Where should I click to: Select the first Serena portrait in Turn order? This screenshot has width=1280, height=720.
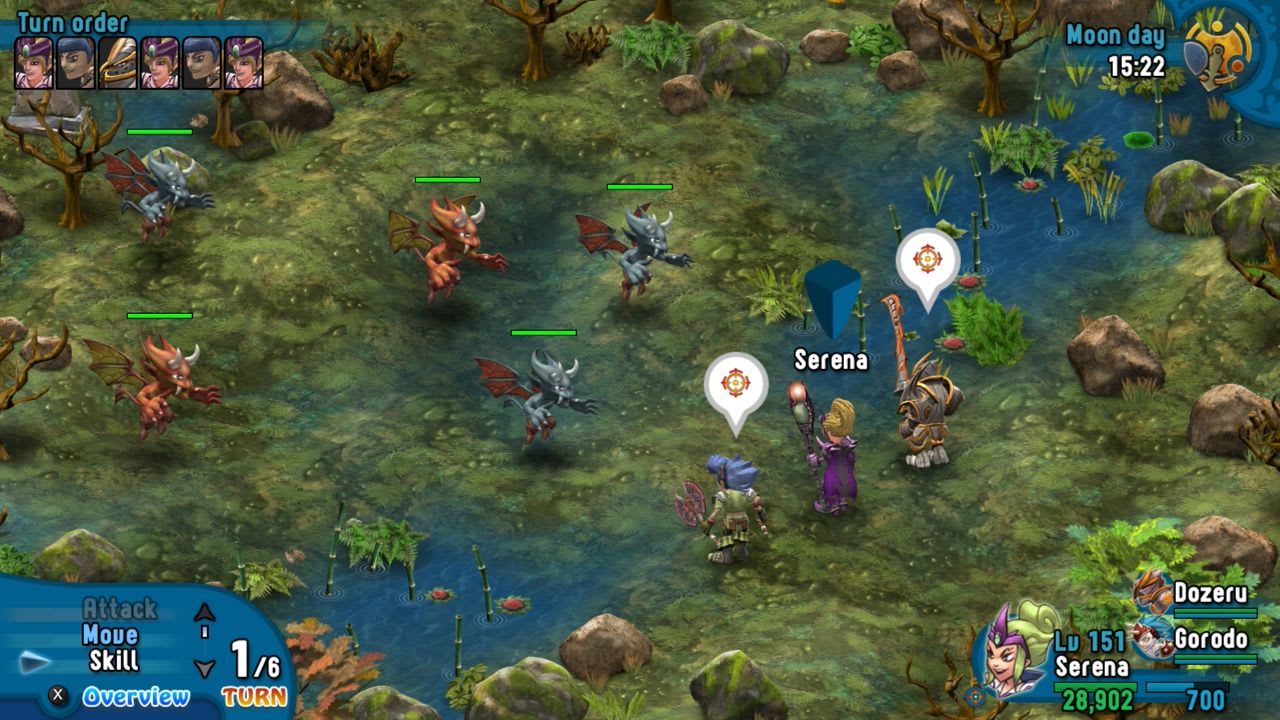[x=35, y=62]
